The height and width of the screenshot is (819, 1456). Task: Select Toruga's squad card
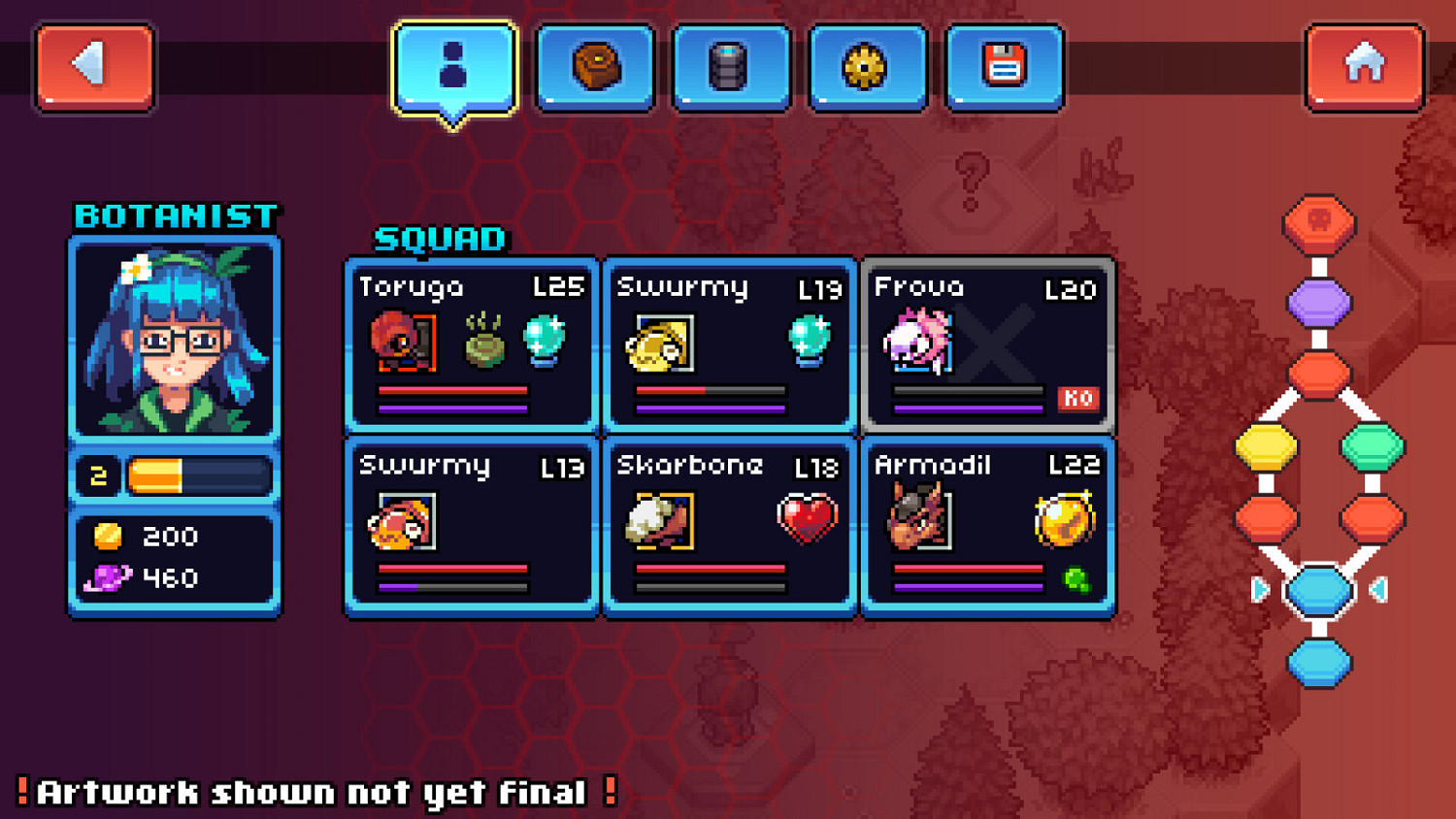point(471,344)
